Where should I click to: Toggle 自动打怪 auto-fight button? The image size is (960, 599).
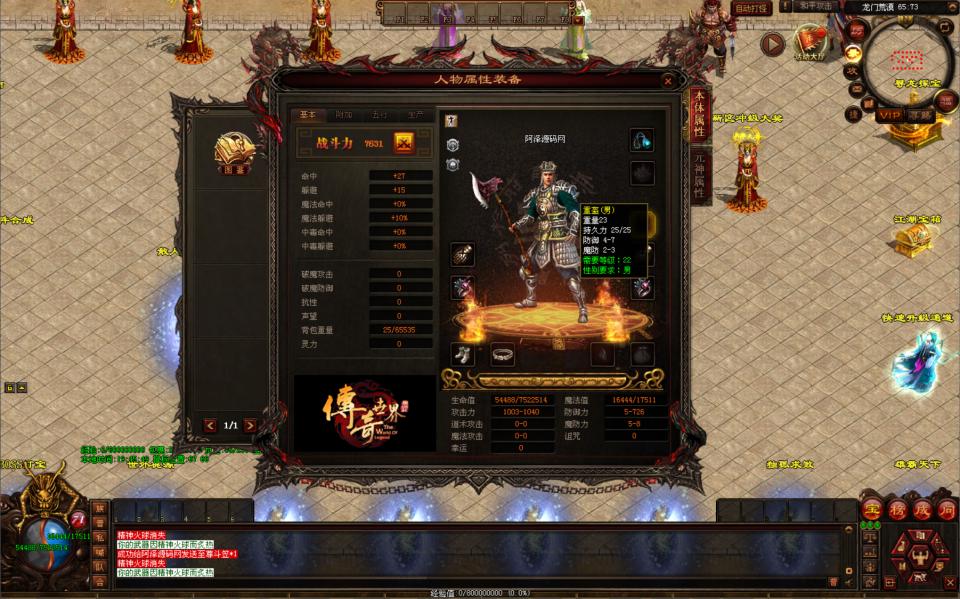click(x=752, y=8)
